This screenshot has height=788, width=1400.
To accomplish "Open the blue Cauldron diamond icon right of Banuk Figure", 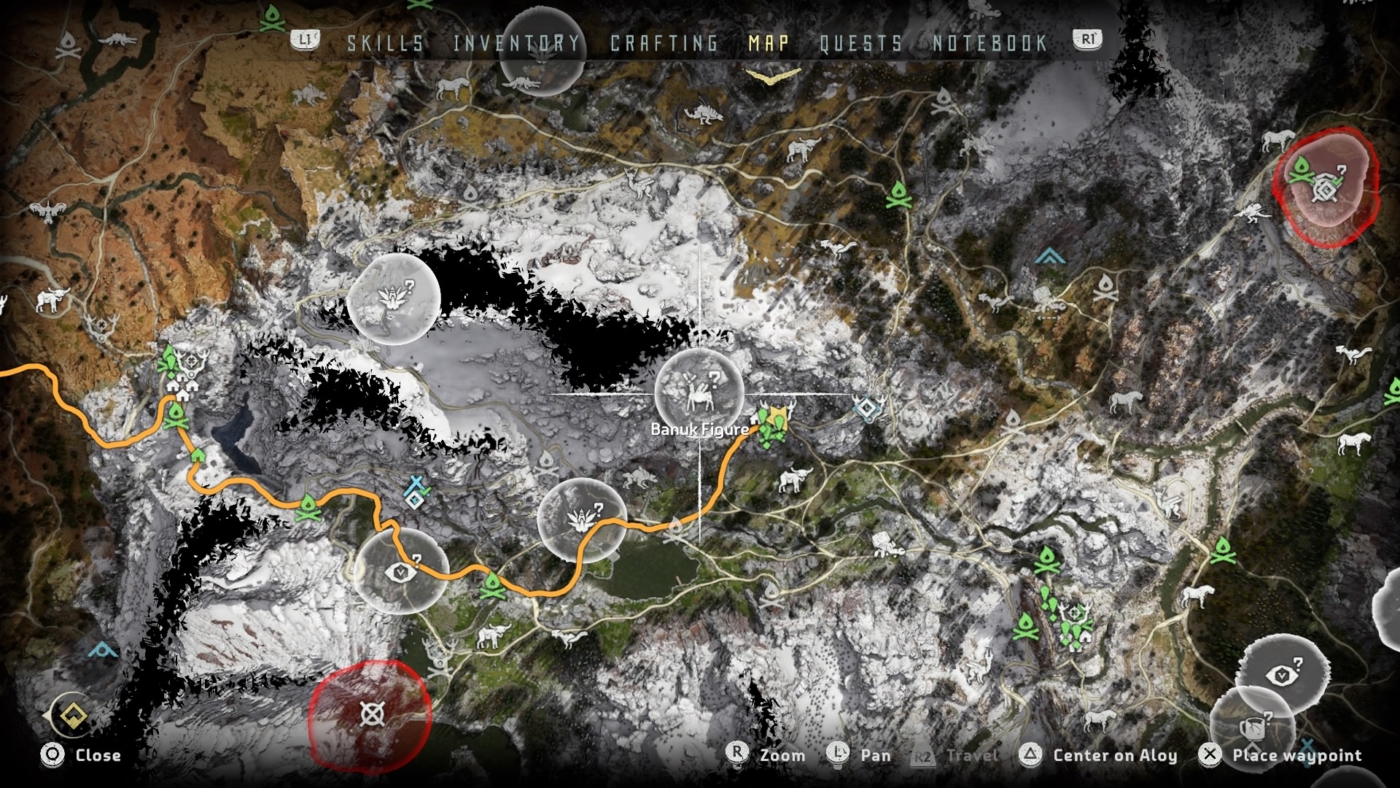I will 866,408.
